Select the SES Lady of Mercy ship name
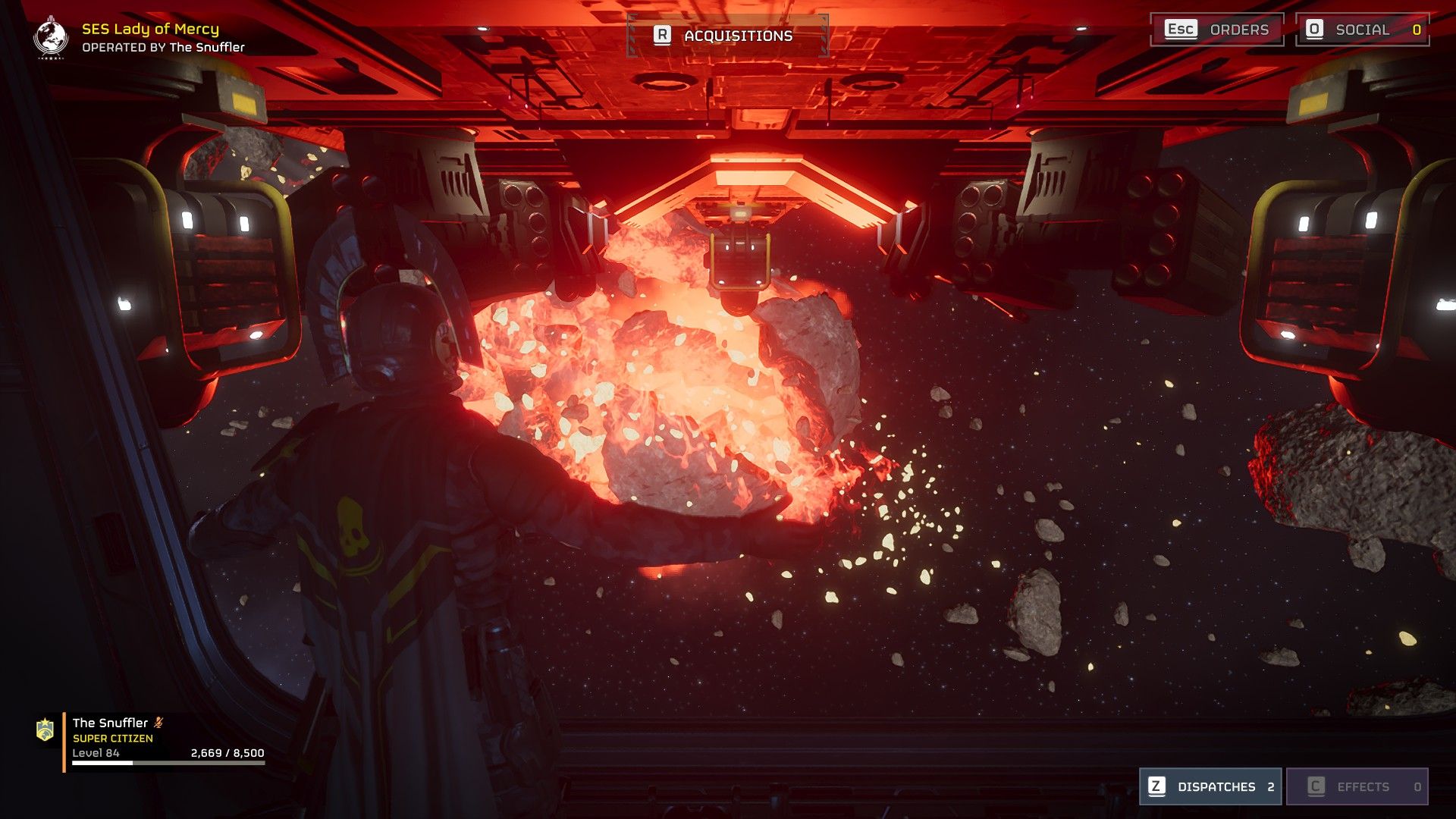Screen dimensions: 1456x819 150,30
